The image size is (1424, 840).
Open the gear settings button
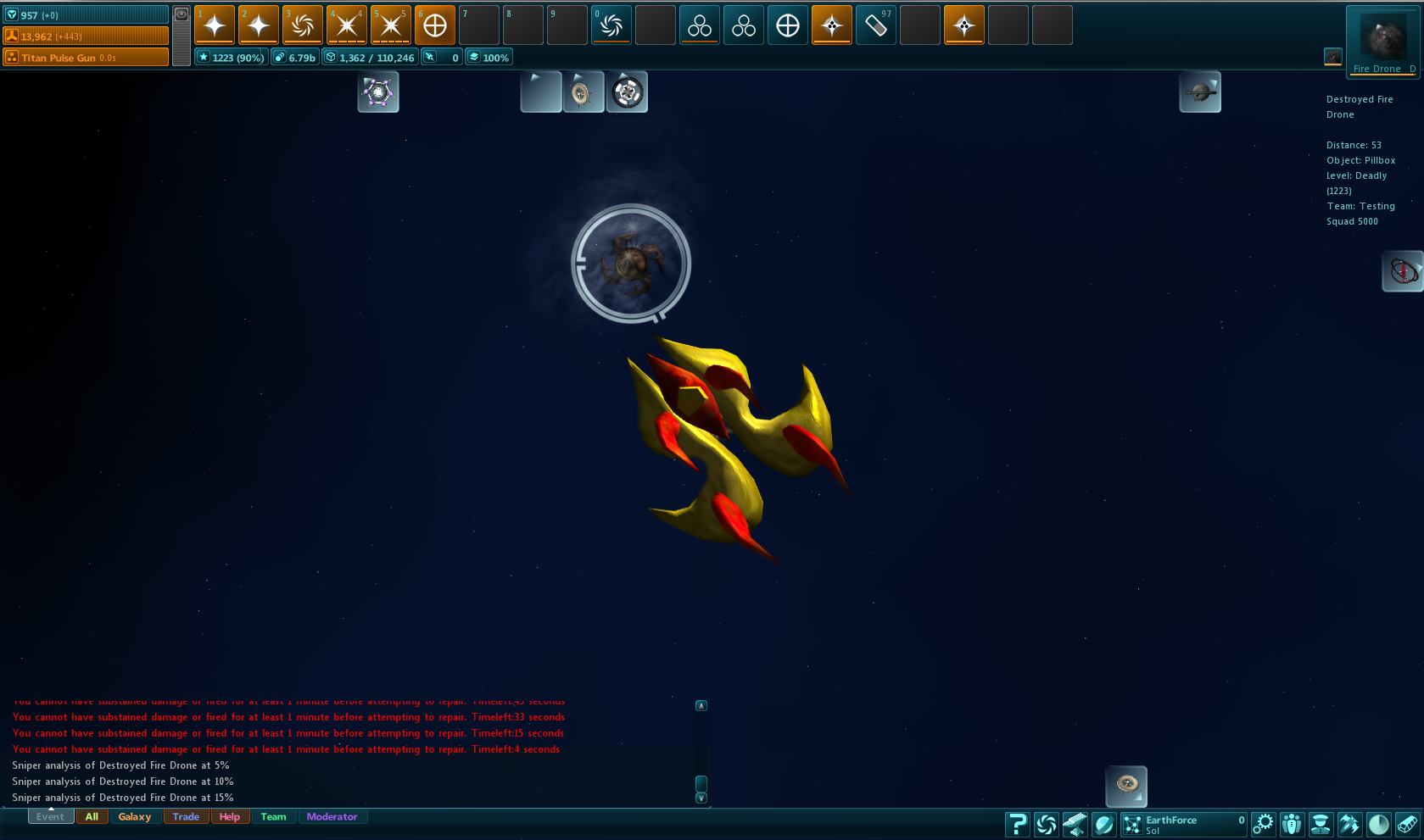coord(1263,824)
